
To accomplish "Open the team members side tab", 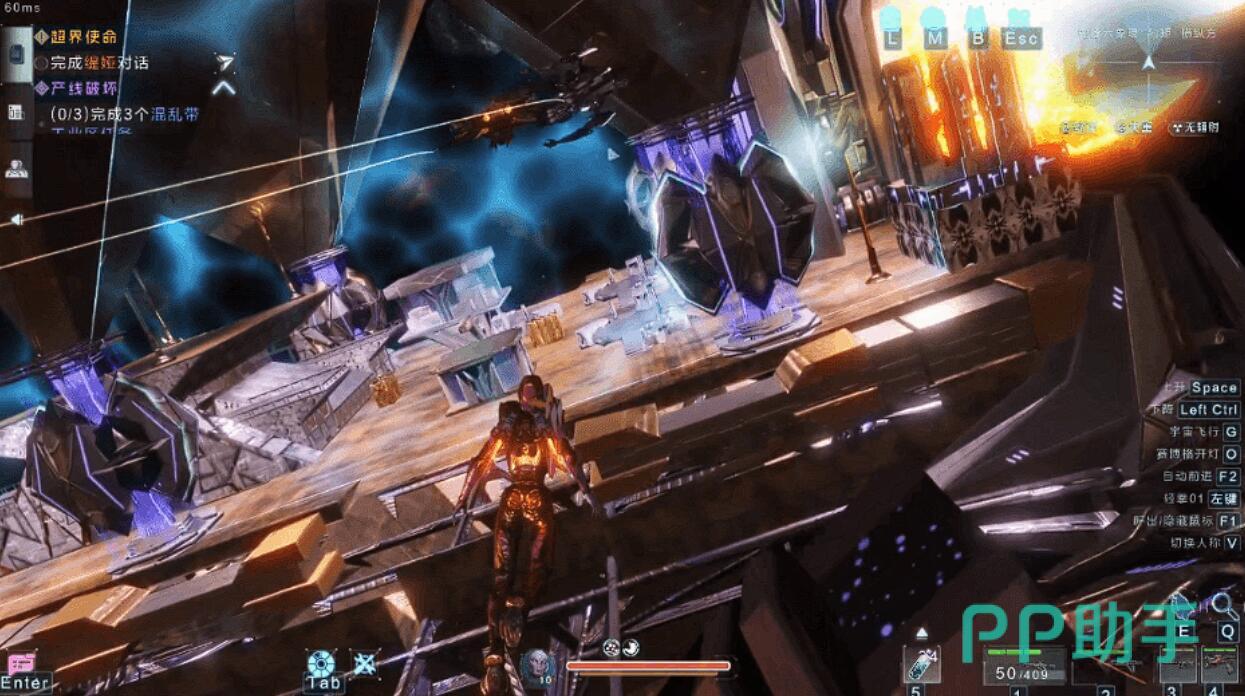I will click(16, 168).
